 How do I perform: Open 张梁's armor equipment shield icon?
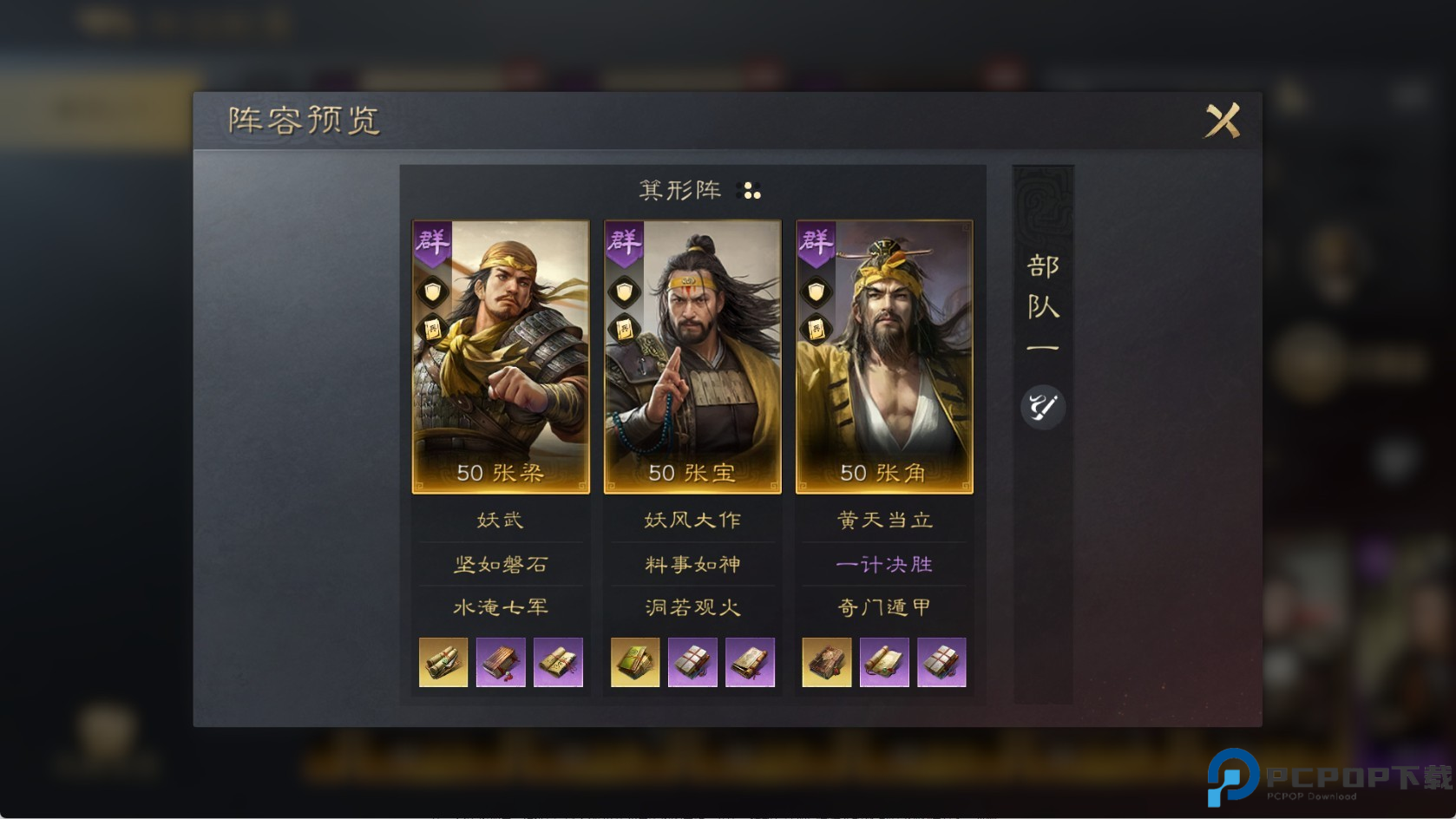tap(431, 290)
